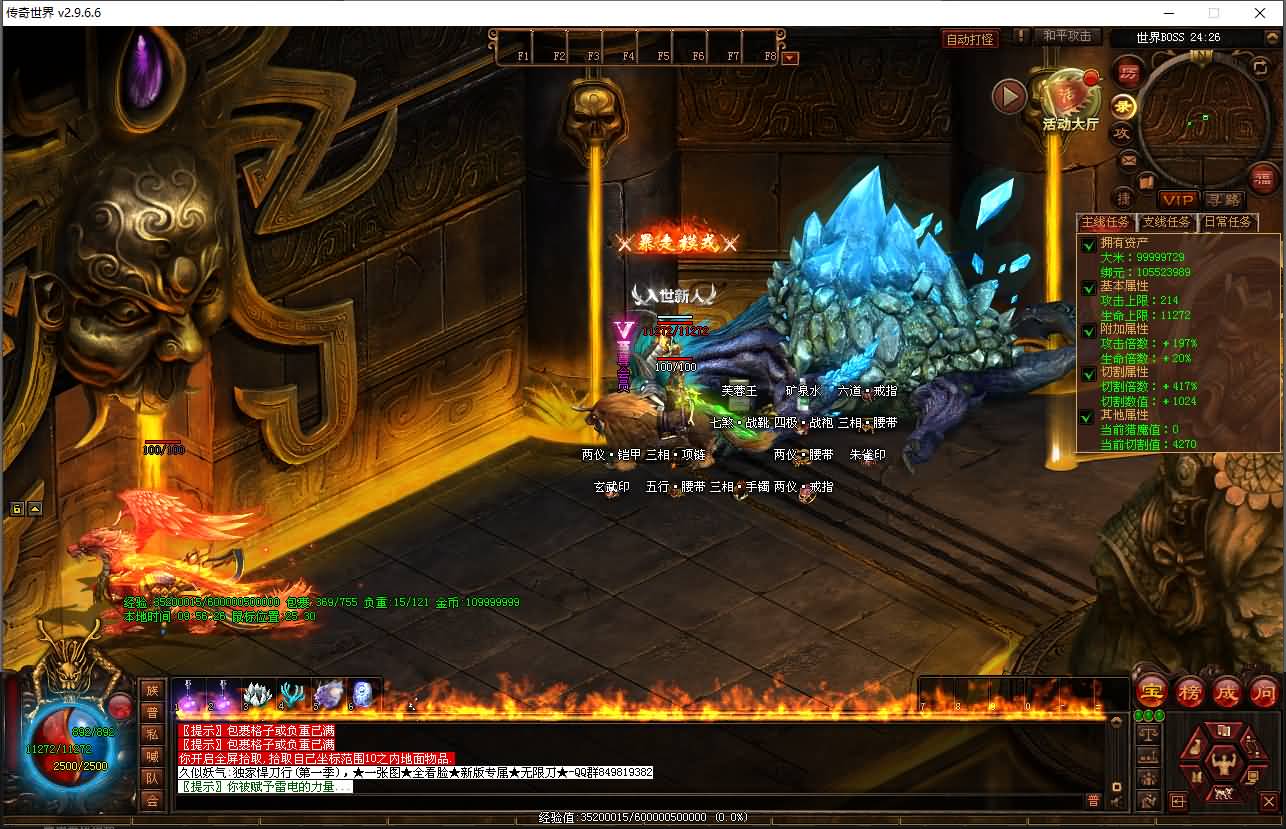Viewport: 1286px width, 829px height.
Task: Switch to the 日常任务 tab
Action: pyautogui.click(x=1227, y=222)
